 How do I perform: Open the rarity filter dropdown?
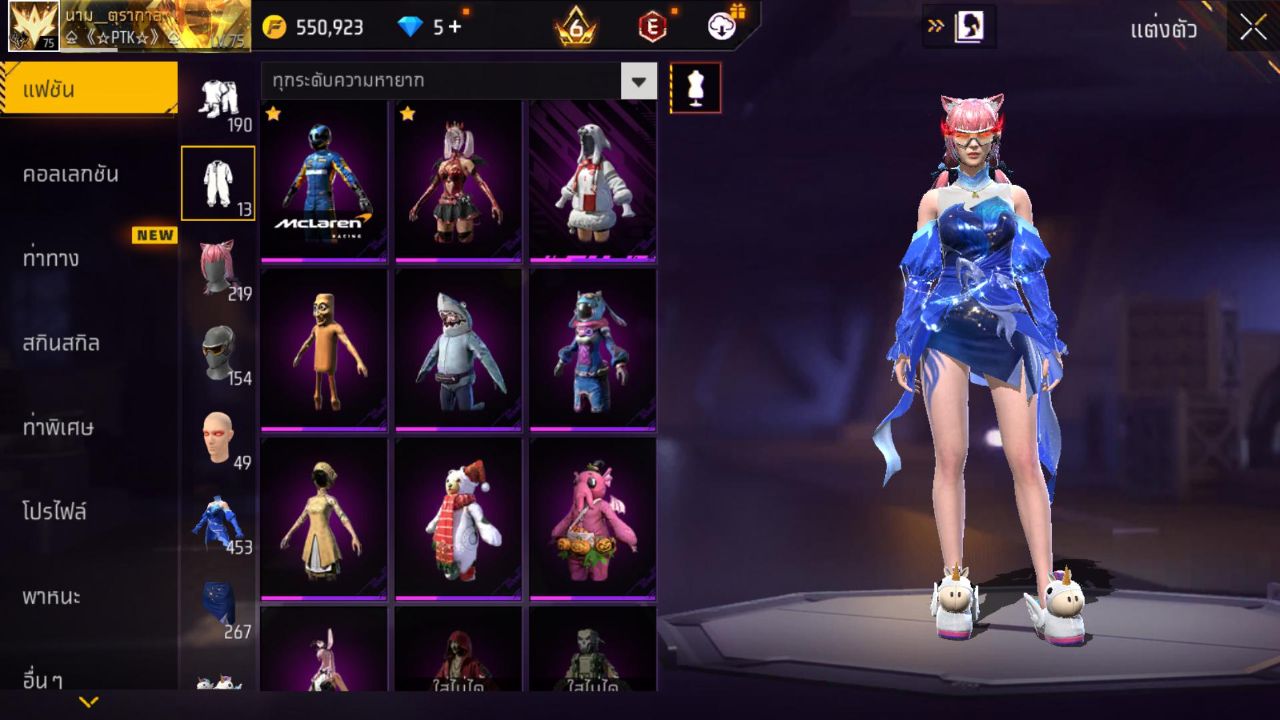(x=638, y=81)
